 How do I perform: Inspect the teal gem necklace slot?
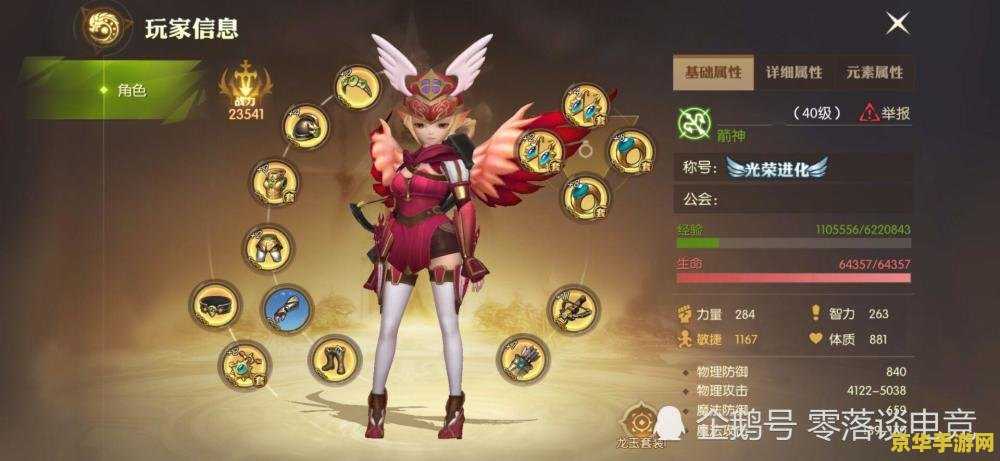[x=244, y=366]
